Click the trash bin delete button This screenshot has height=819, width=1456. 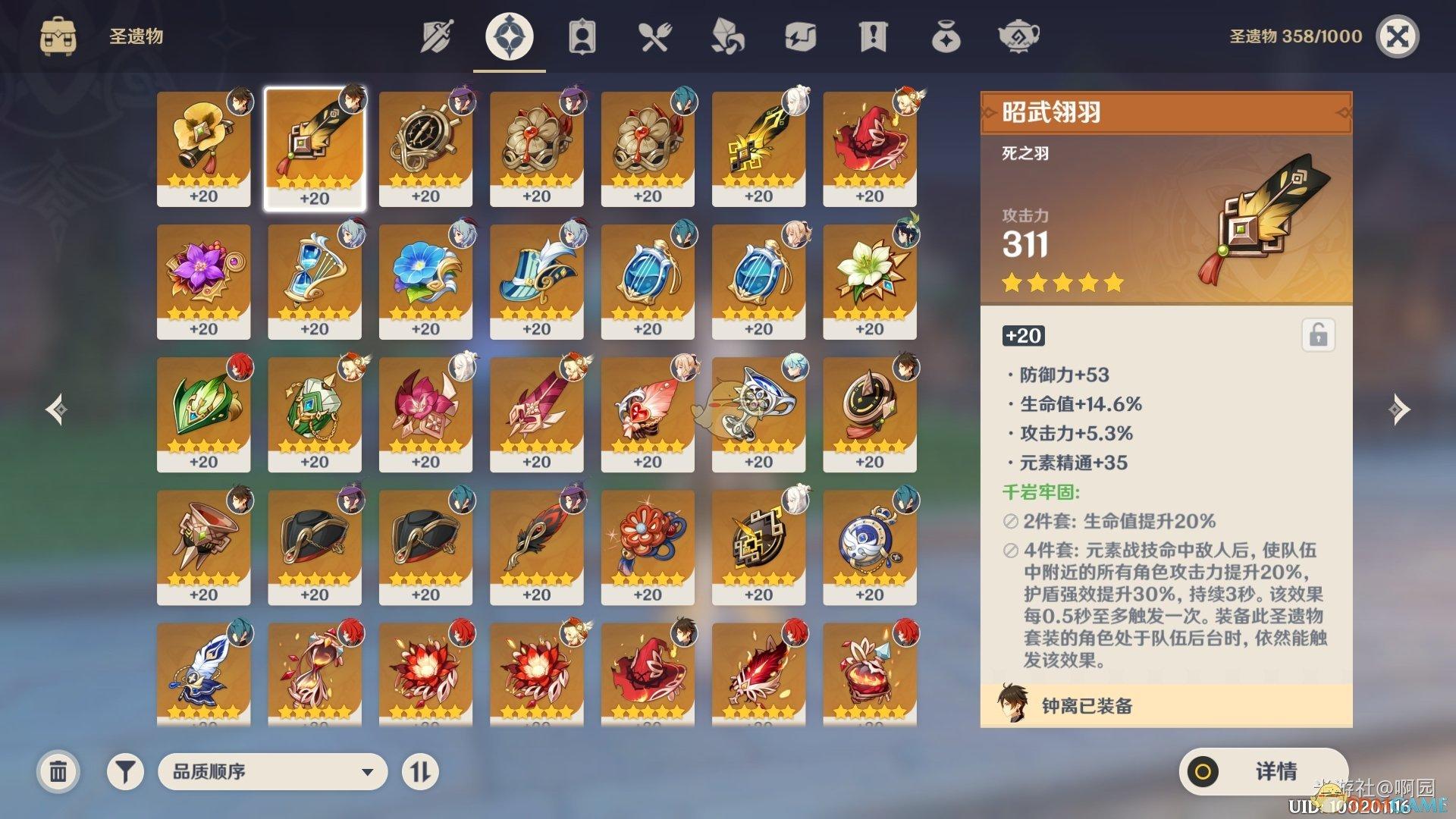pos(57,771)
